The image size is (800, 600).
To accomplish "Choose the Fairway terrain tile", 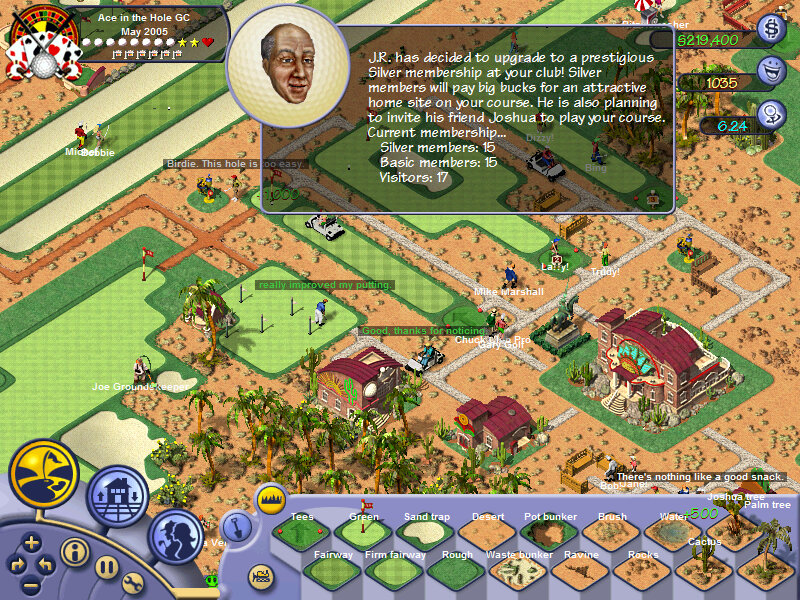I will point(333,571).
